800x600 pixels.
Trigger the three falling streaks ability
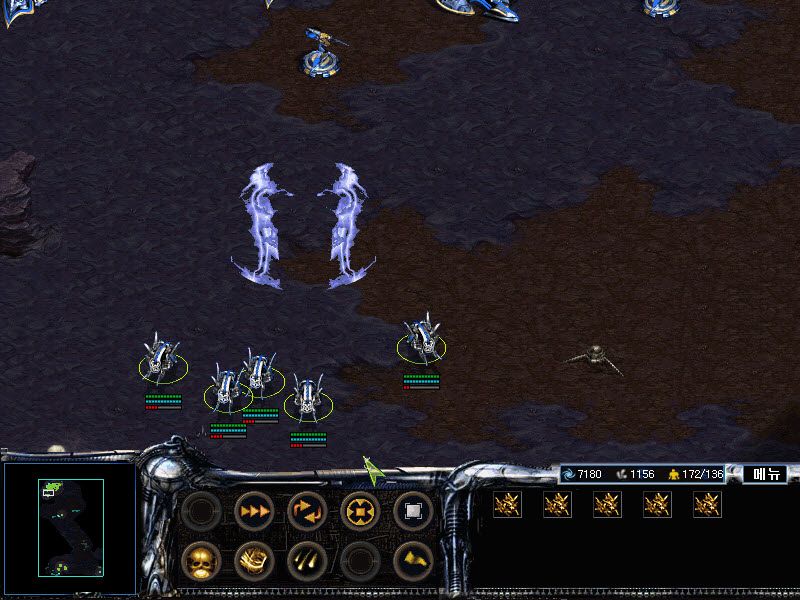(x=307, y=562)
